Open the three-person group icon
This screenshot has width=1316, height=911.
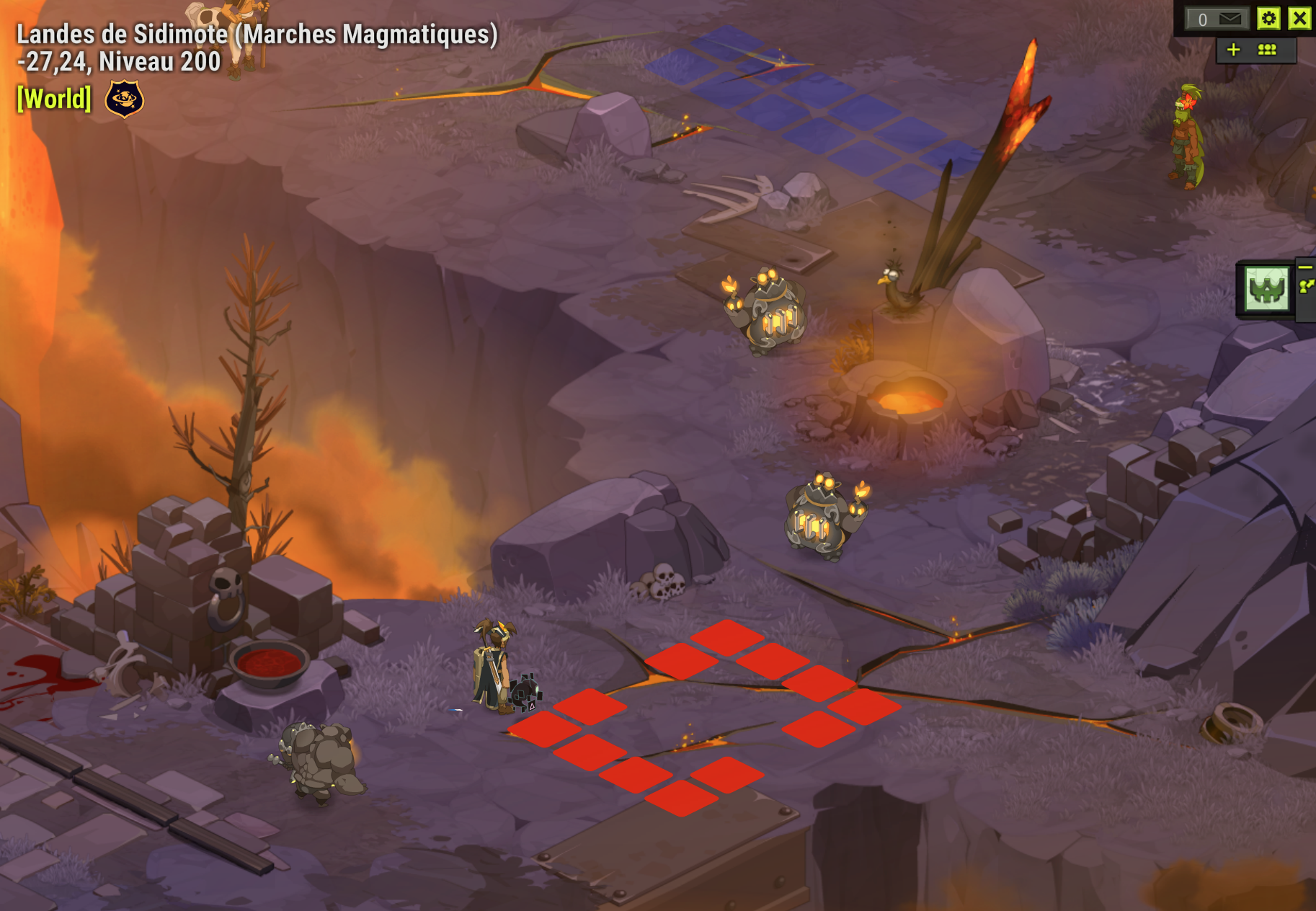coord(1267,50)
